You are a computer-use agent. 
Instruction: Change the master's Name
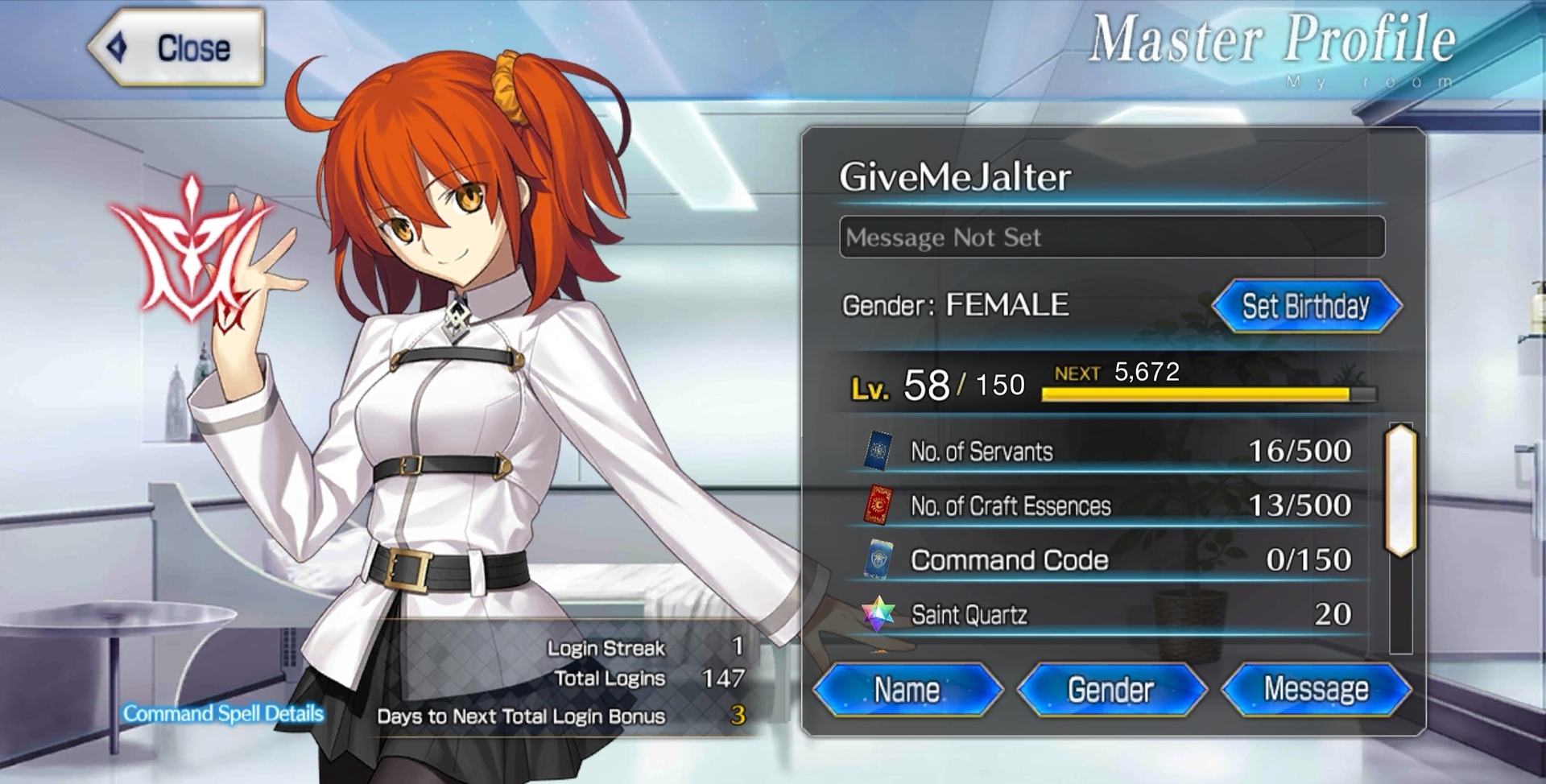coord(907,690)
